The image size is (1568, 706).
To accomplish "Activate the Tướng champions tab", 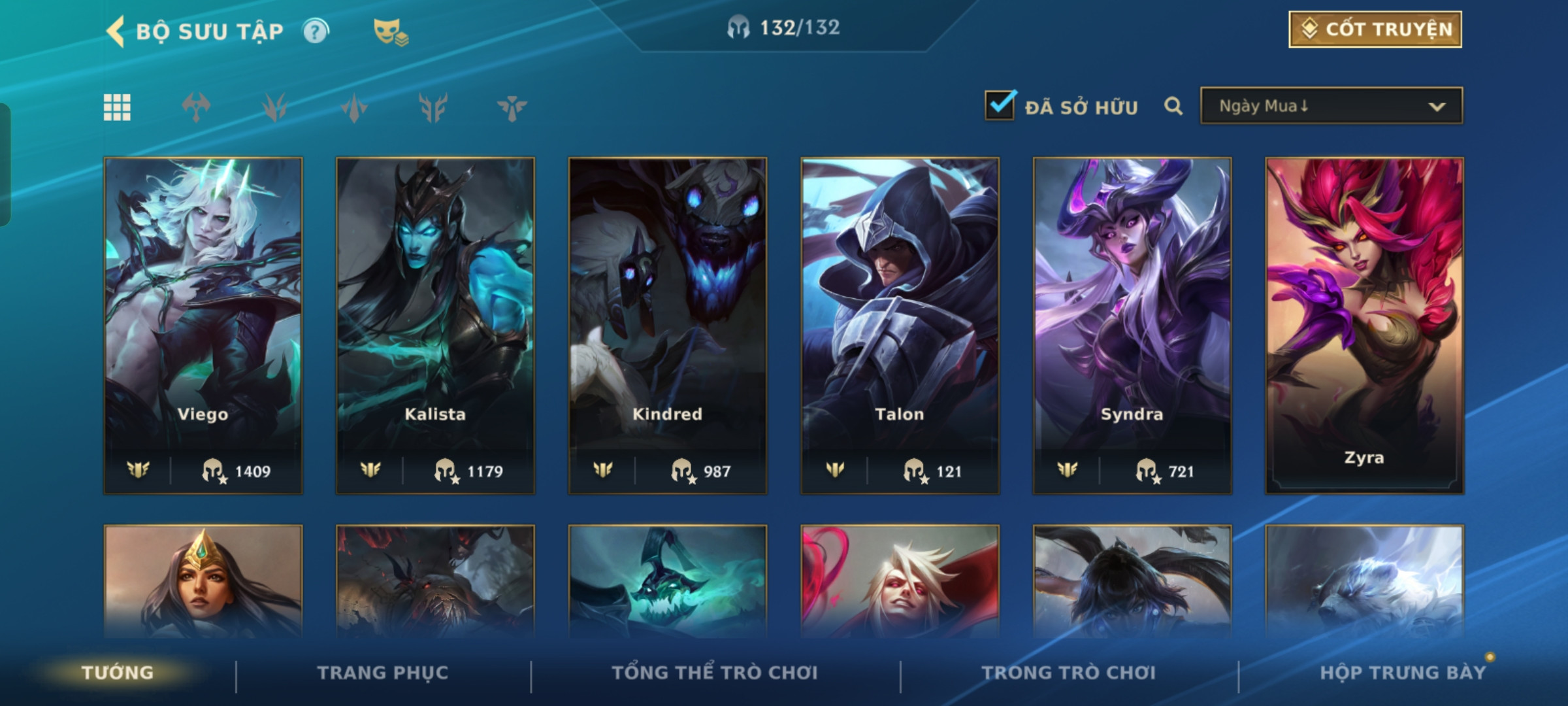I will point(118,673).
